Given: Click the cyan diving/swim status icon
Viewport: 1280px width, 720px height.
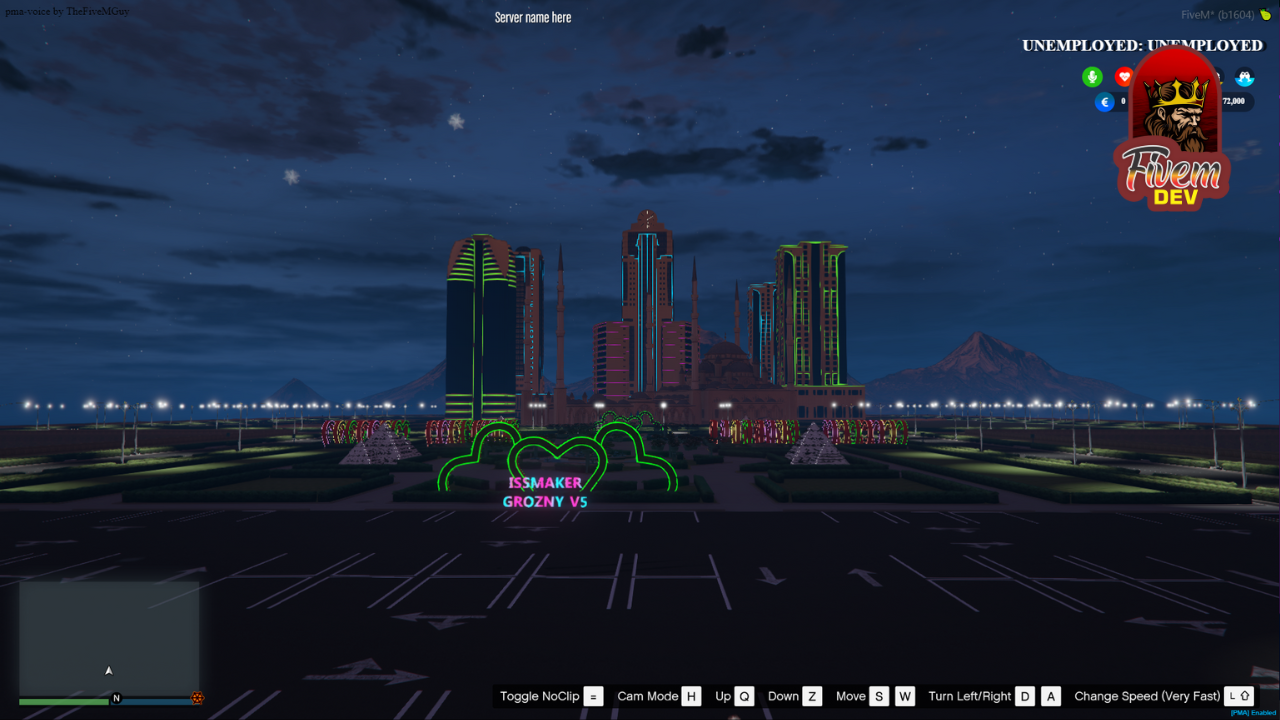Looking at the screenshot, I should pos(1243,77).
